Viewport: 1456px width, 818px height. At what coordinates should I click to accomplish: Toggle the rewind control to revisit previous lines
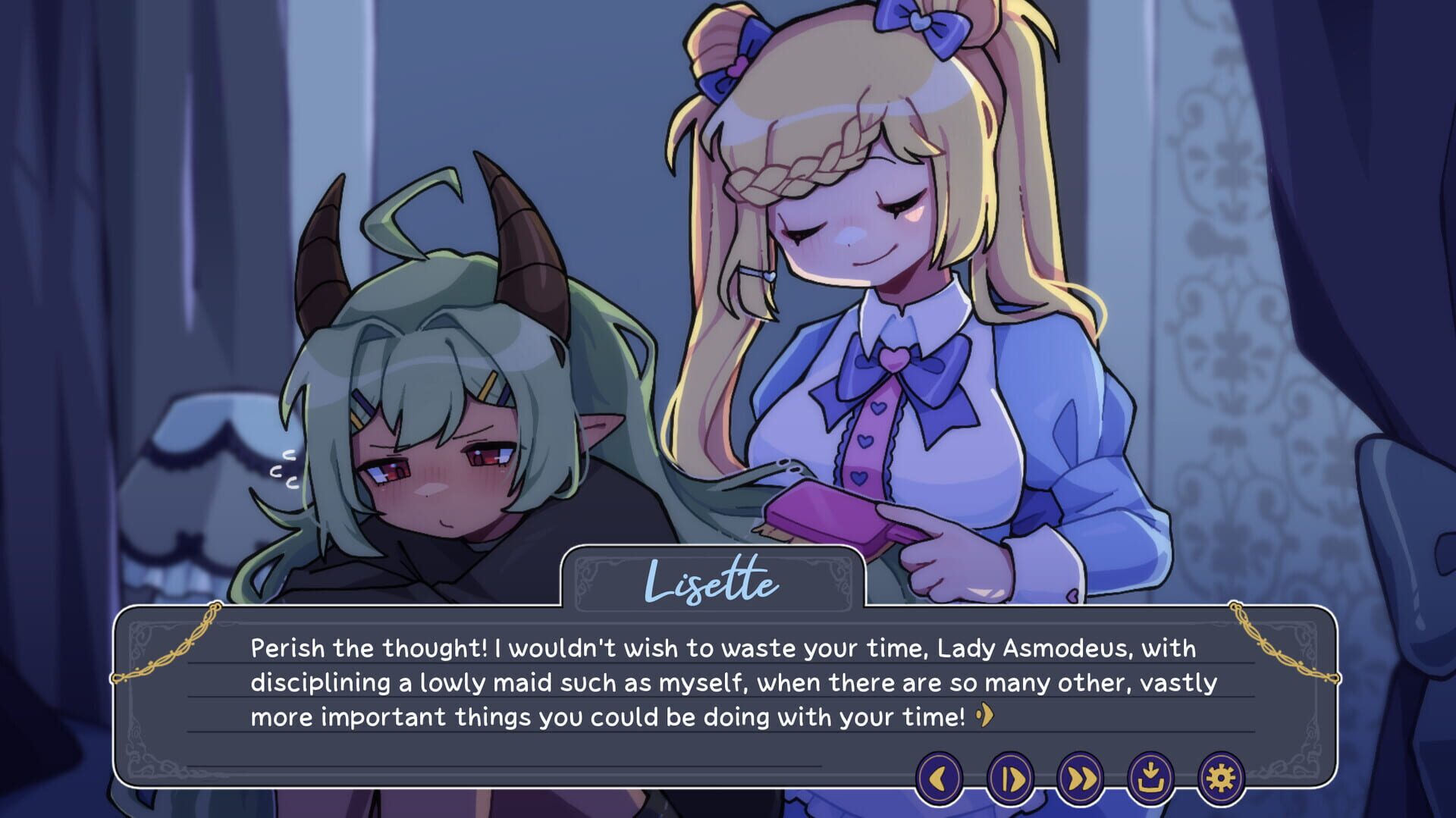(940, 777)
